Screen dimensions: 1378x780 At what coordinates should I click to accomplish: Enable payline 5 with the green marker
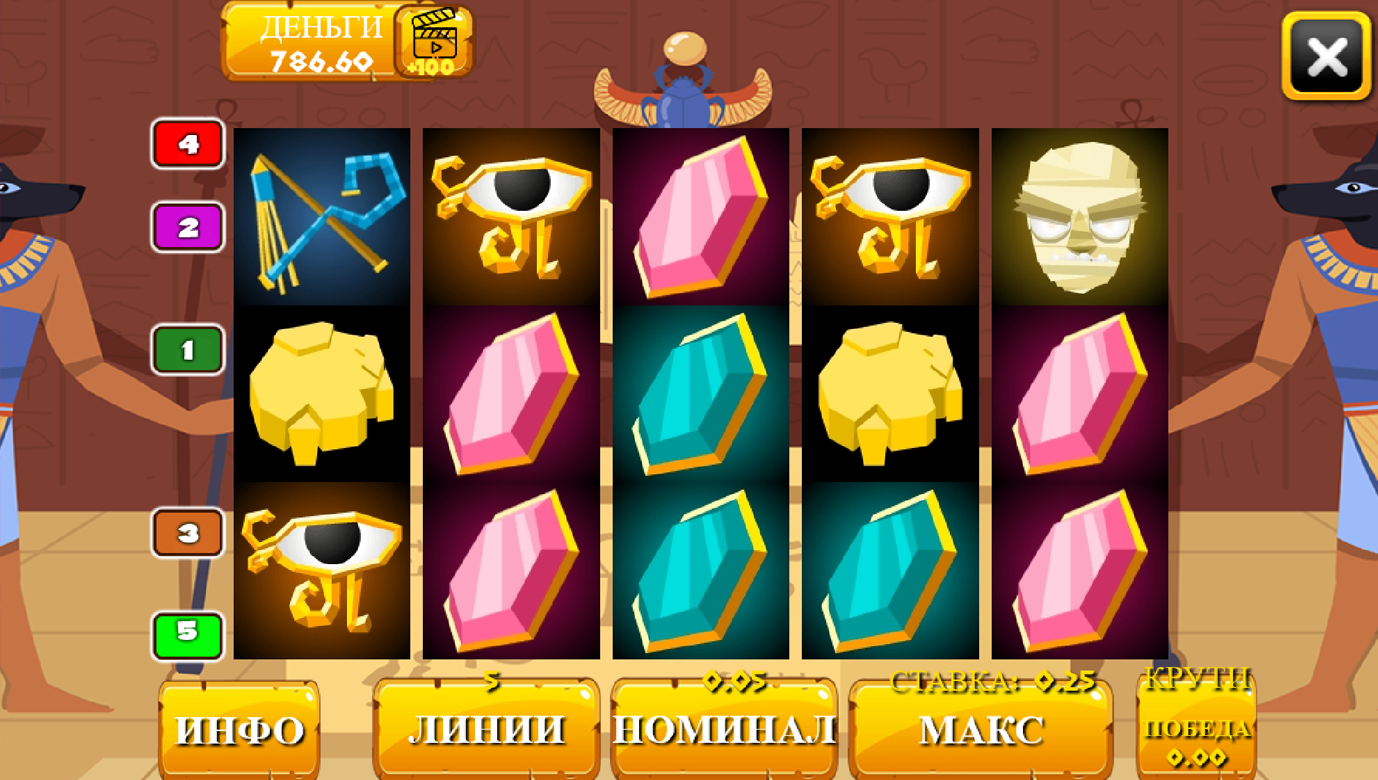point(186,634)
